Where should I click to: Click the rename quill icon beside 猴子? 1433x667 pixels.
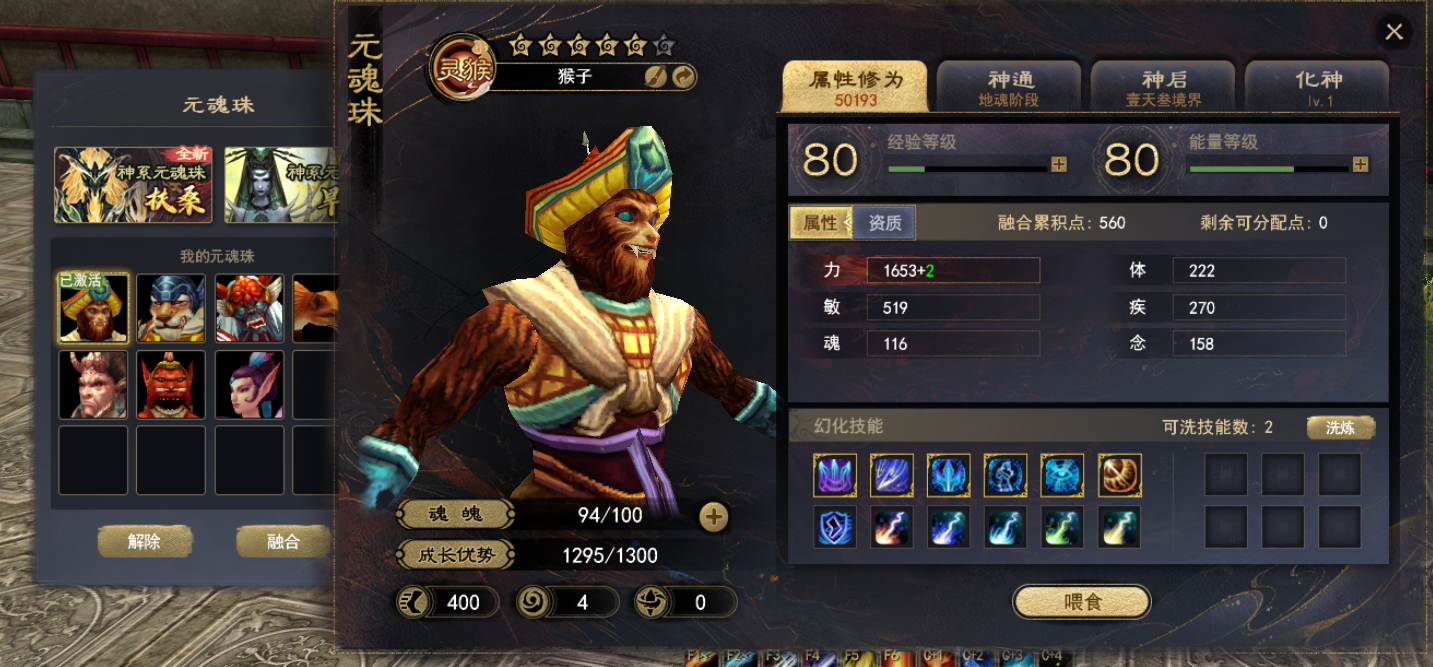(x=655, y=77)
